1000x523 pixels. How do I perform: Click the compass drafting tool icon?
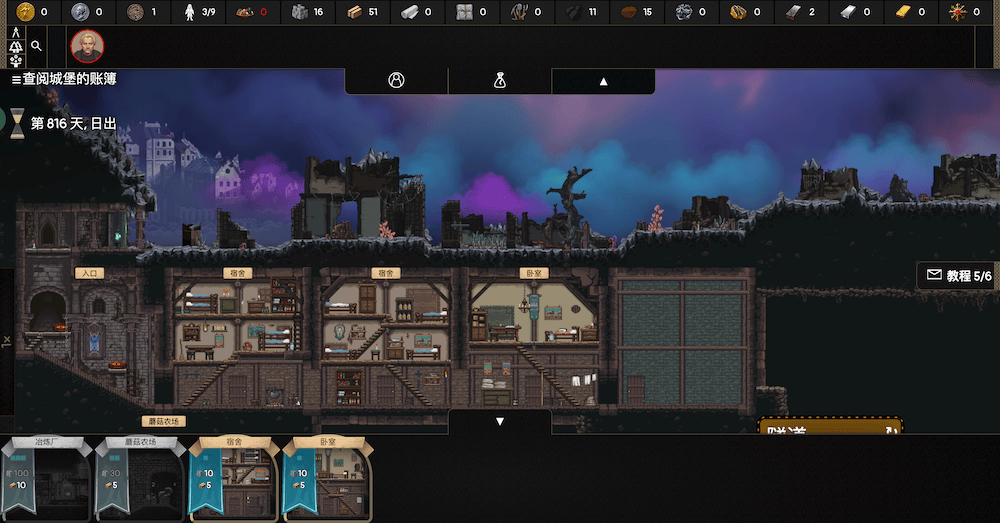pos(16,32)
